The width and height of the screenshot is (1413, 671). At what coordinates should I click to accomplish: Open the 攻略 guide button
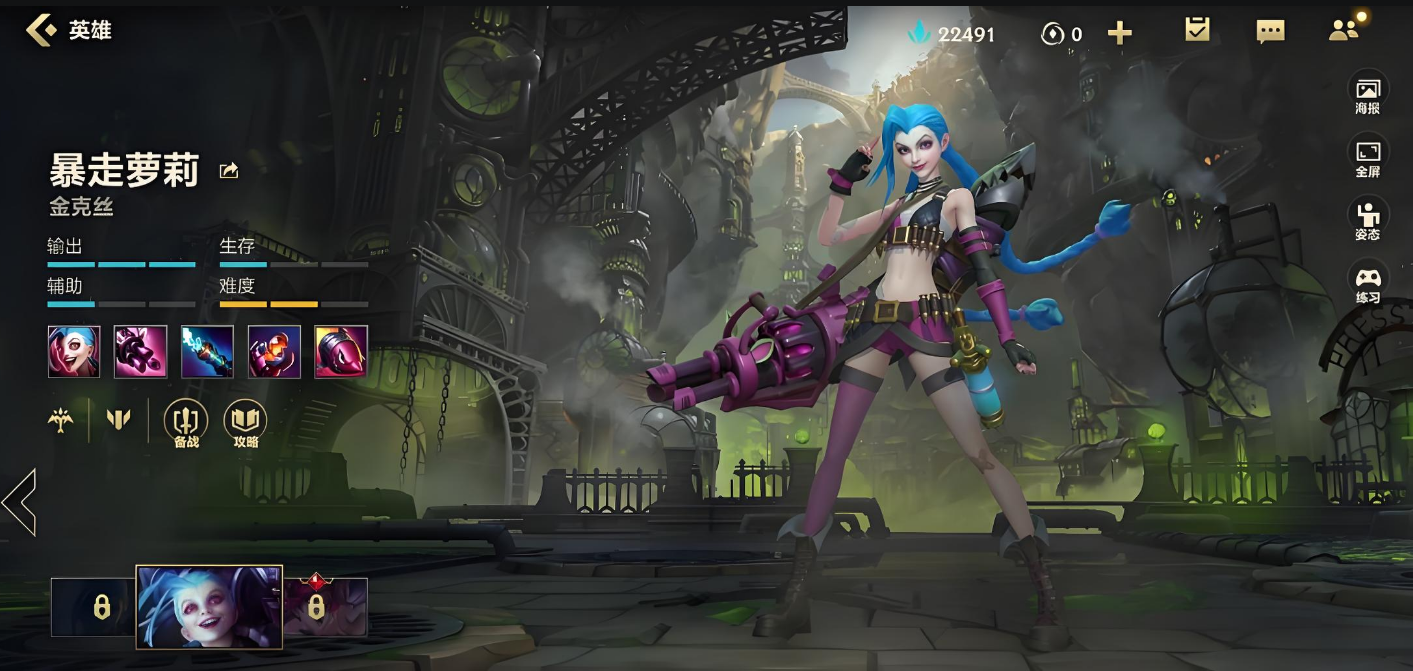pyautogui.click(x=245, y=423)
